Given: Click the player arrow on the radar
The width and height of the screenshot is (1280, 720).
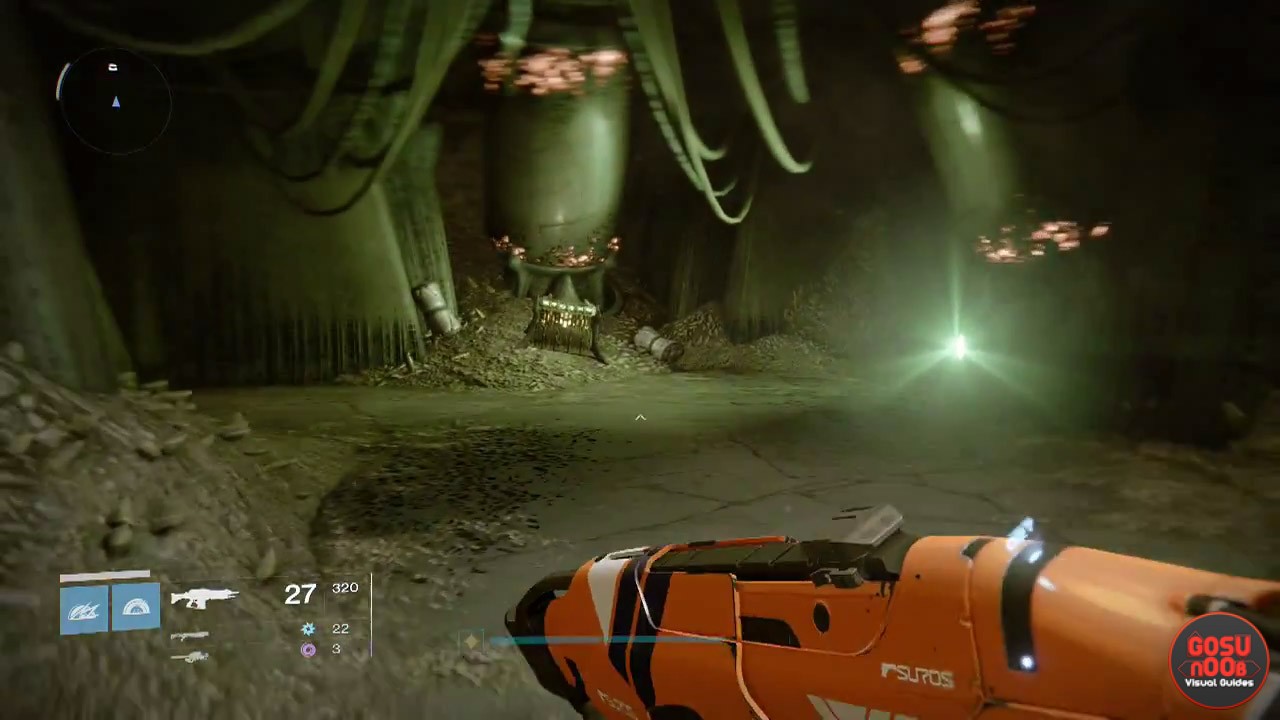Looking at the screenshot, I should coord(116,102).
